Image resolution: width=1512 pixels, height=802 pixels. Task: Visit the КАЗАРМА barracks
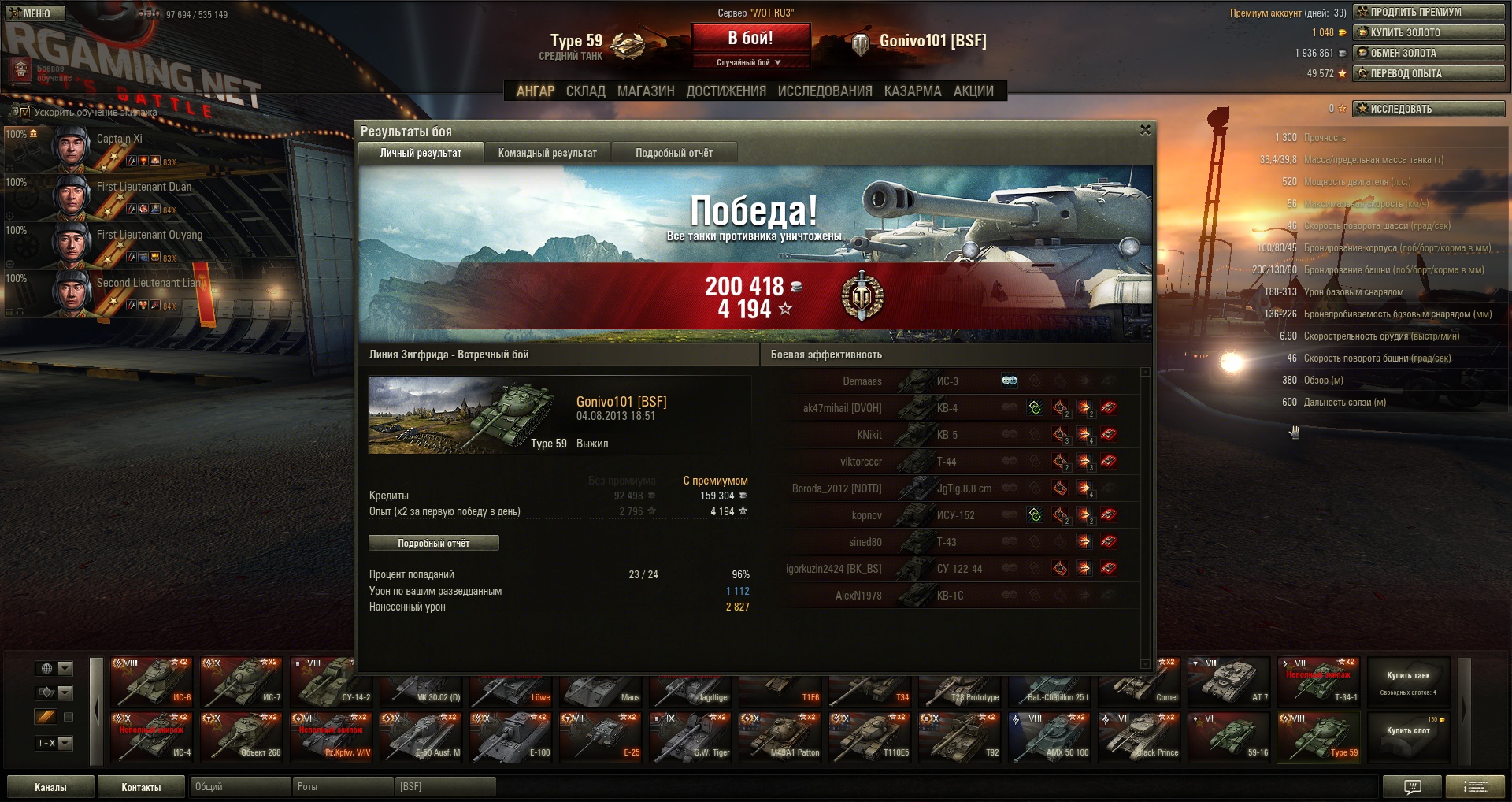tap(913, 91)
